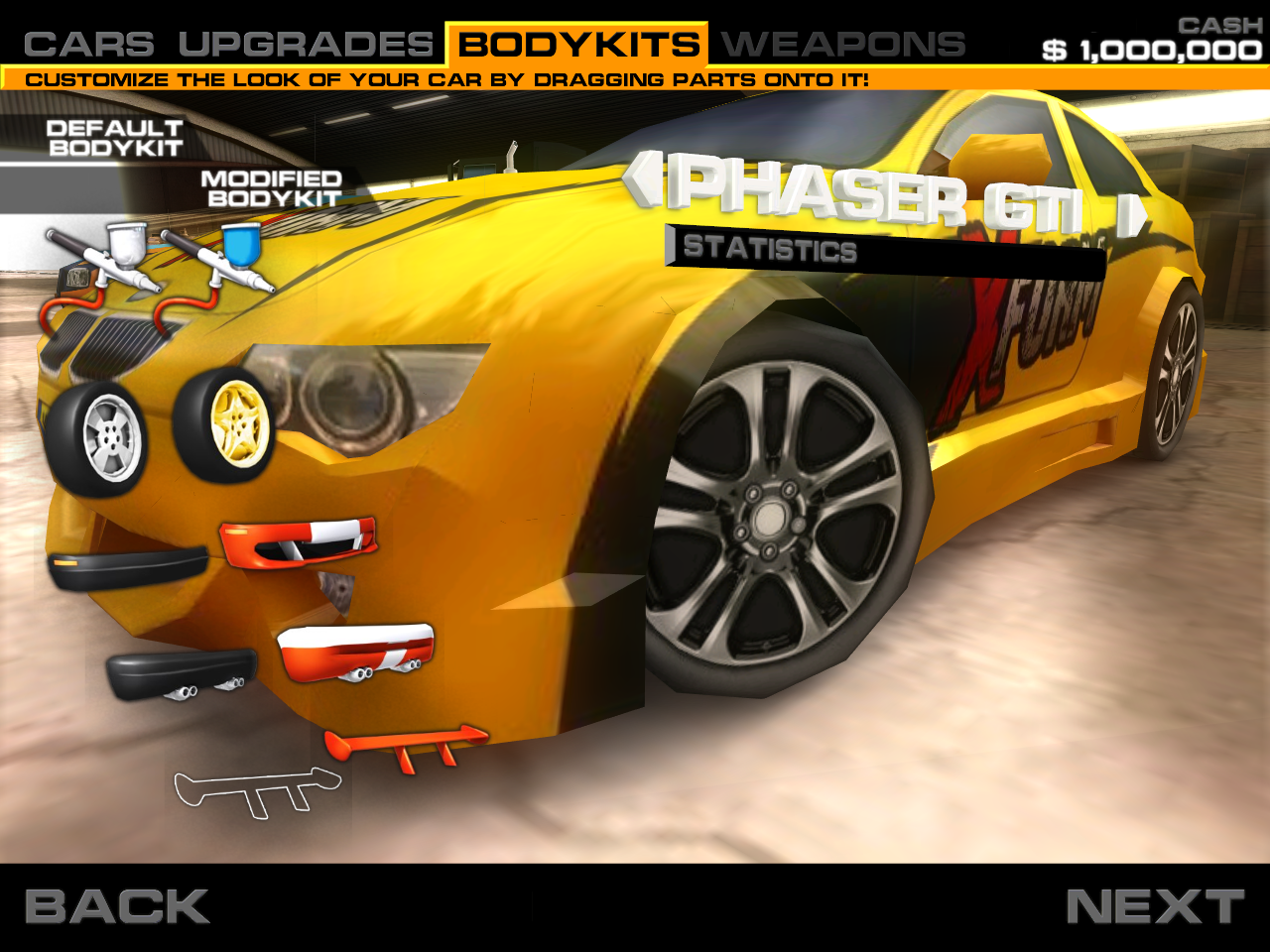Viewport: 1270px width, 952px height.
Task: Enable the Default Bodykit option
Action: click(x=114, y=137)
